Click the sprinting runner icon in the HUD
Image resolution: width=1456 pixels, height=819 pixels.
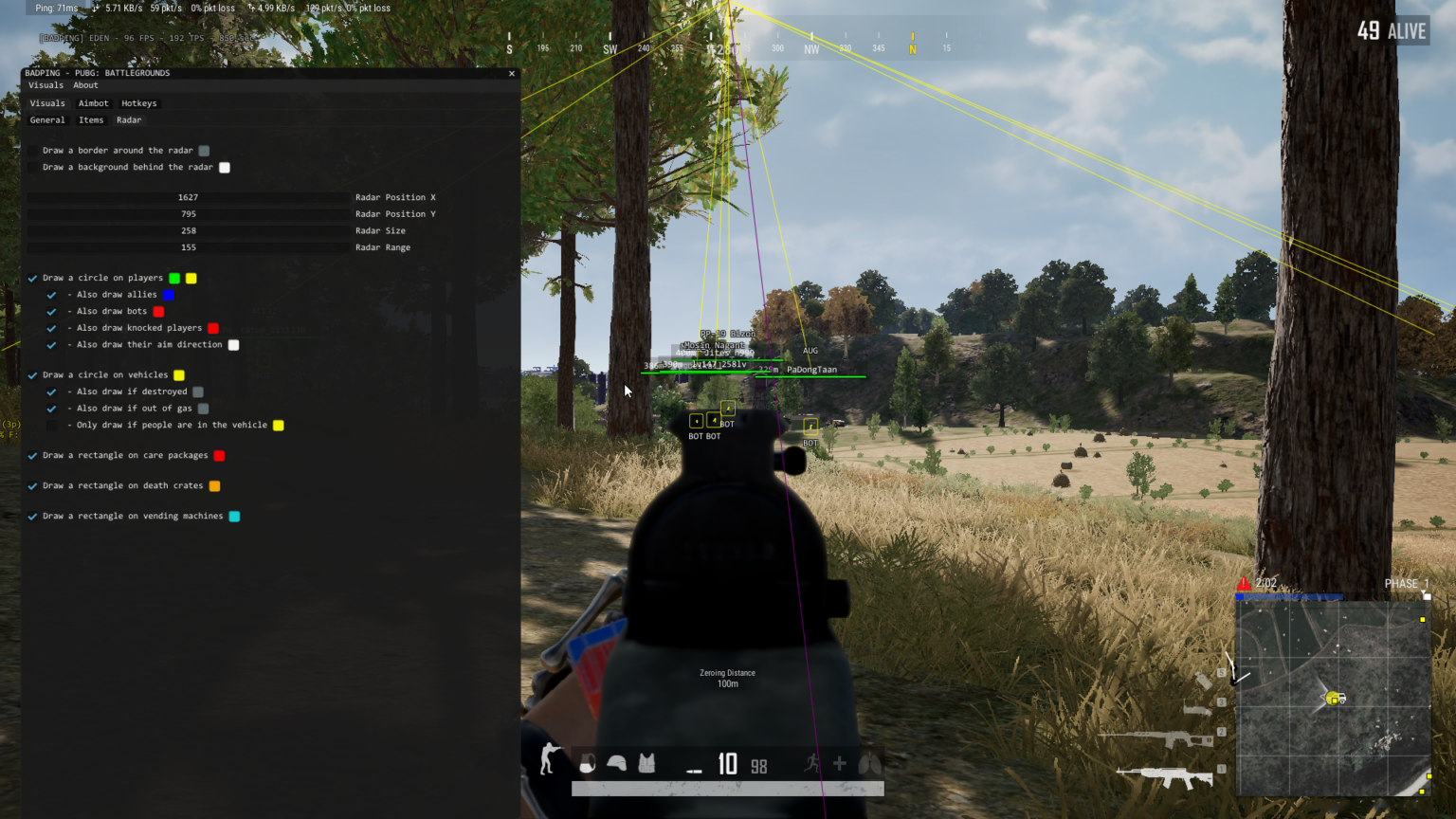pos(812,763)
